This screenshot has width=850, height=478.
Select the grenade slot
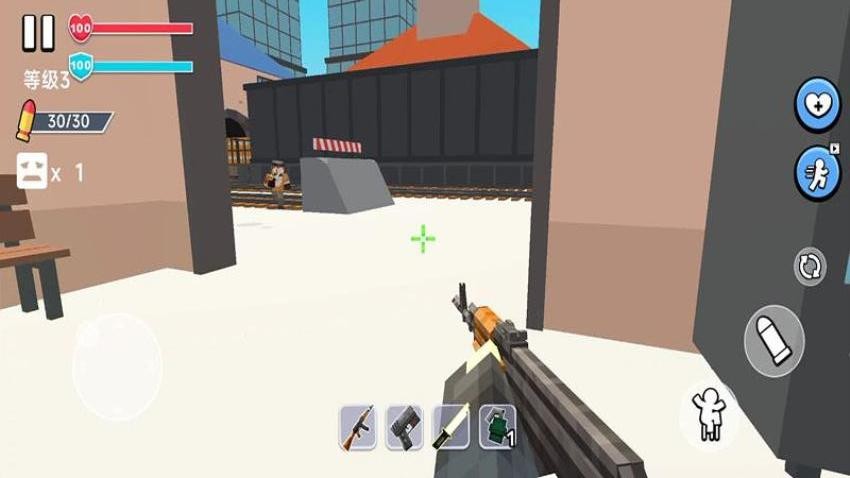(x=497, y=427)
